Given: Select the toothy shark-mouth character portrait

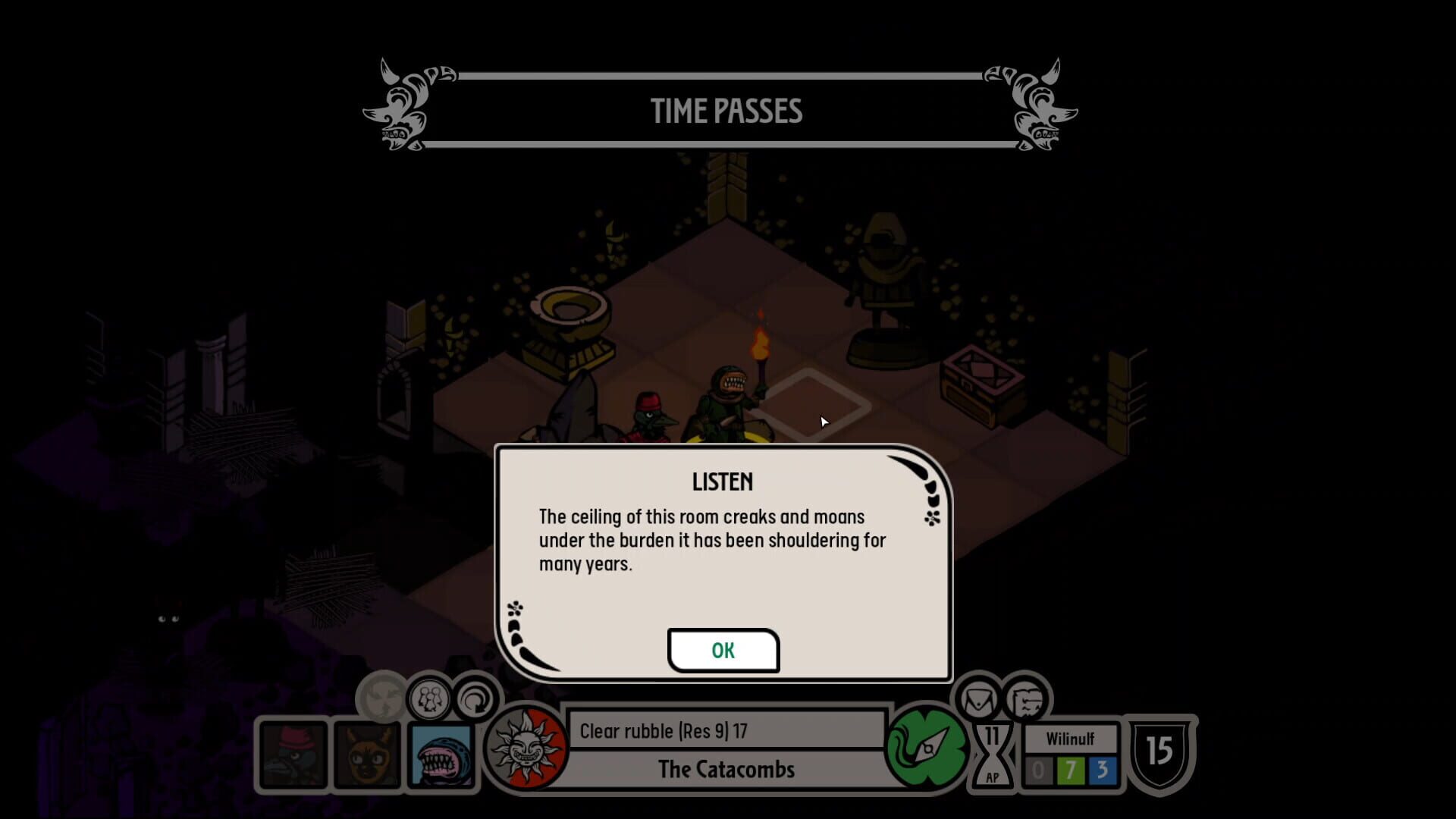Looking at the screenshot, I should tap(441, 755).
